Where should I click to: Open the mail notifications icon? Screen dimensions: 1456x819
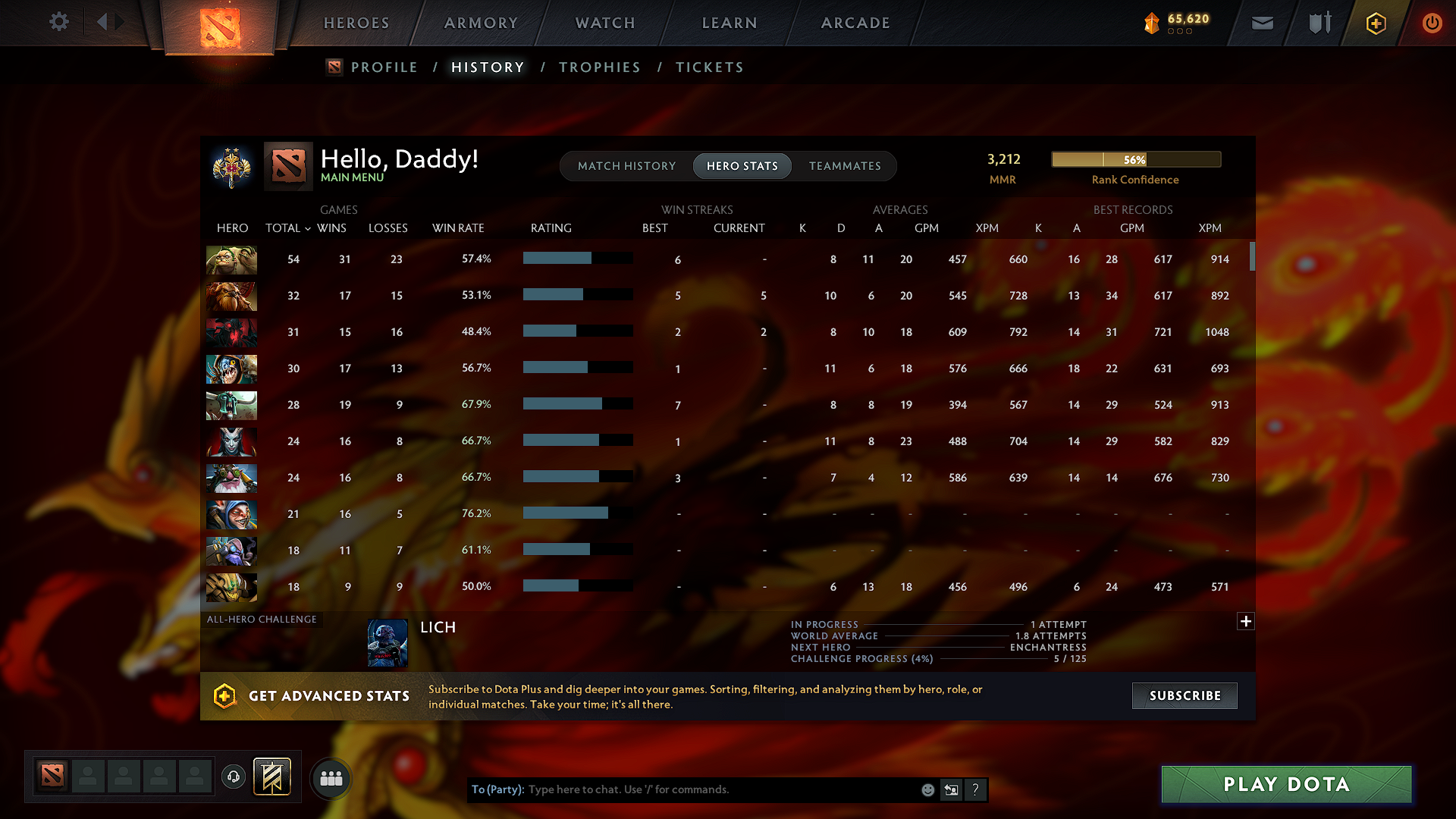pyautogui.click(x=1262, y=23)
